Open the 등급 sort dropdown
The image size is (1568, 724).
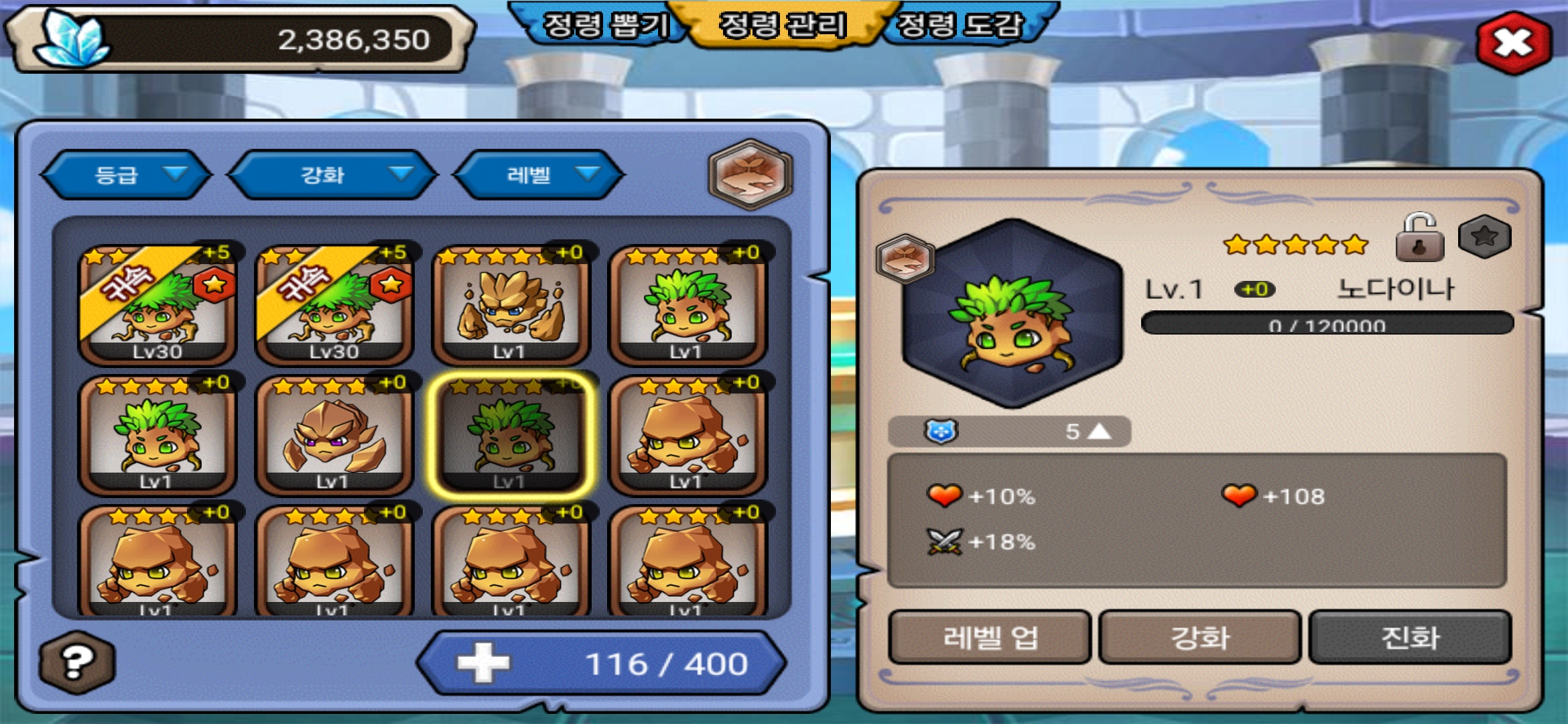coord(126,175)
